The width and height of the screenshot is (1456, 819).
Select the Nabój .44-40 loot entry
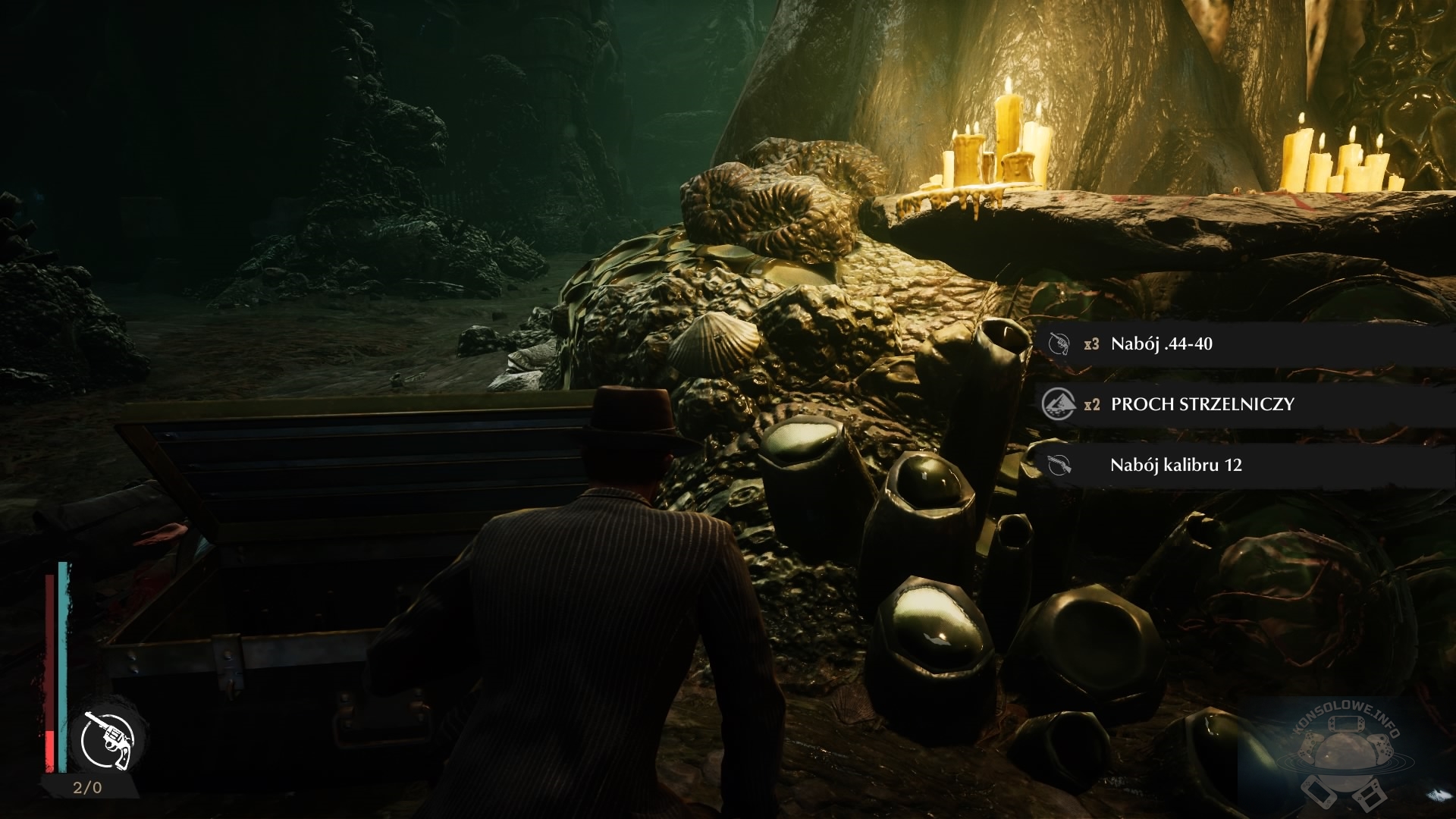click(1162, 344)
